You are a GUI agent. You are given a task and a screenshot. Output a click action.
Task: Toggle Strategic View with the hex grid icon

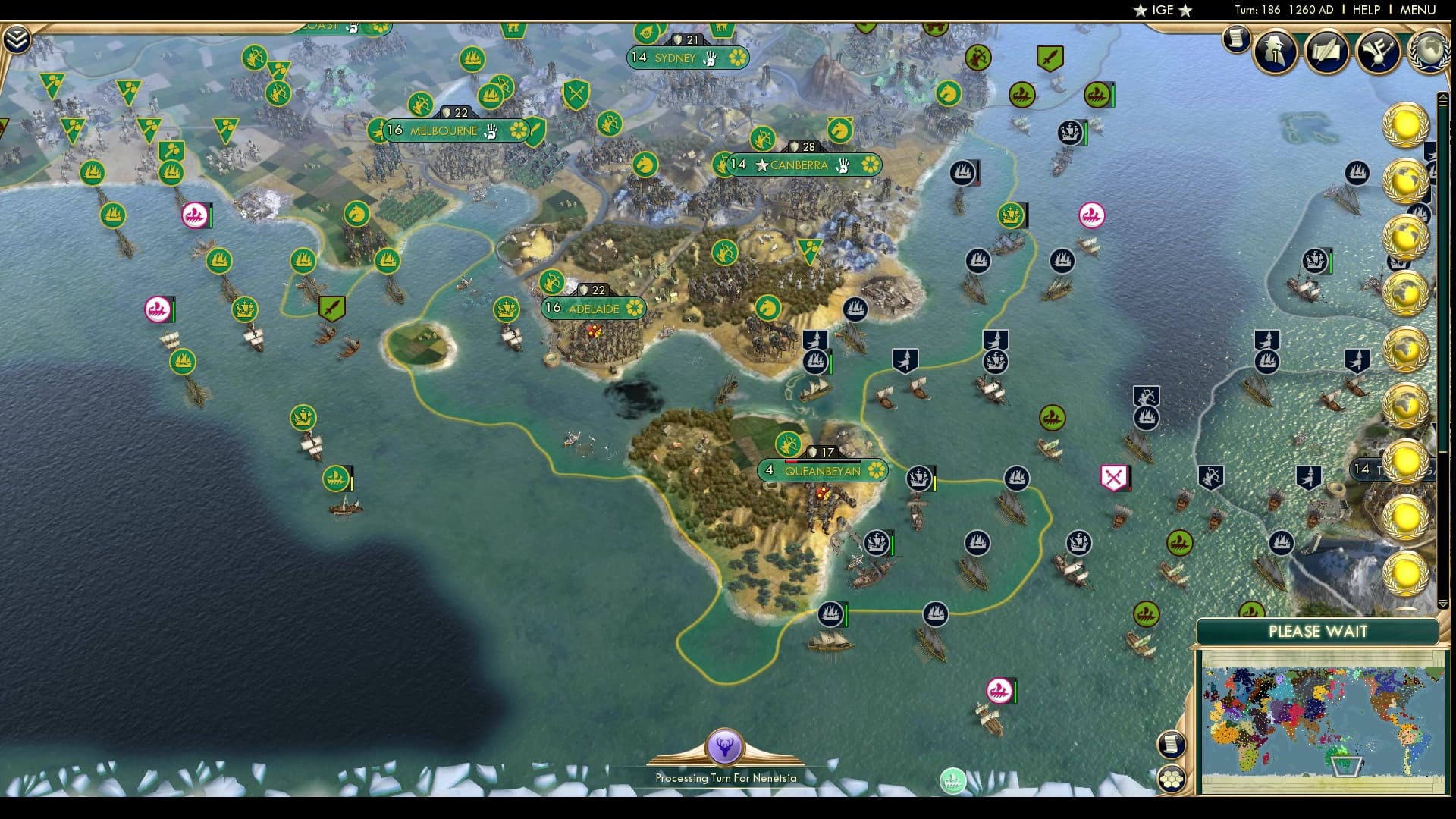coord(1172,779)
